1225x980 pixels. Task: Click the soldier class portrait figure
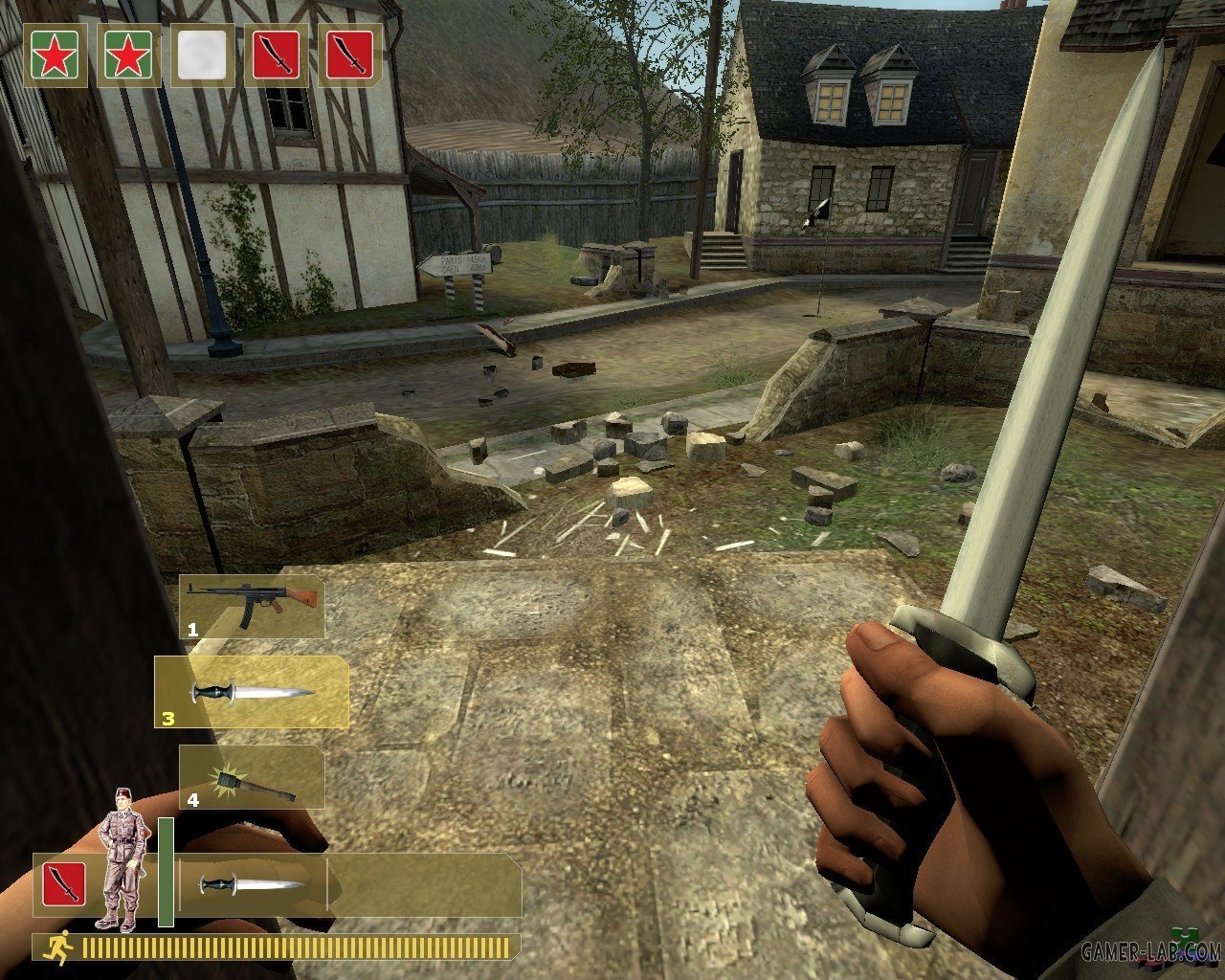(122, 859)
